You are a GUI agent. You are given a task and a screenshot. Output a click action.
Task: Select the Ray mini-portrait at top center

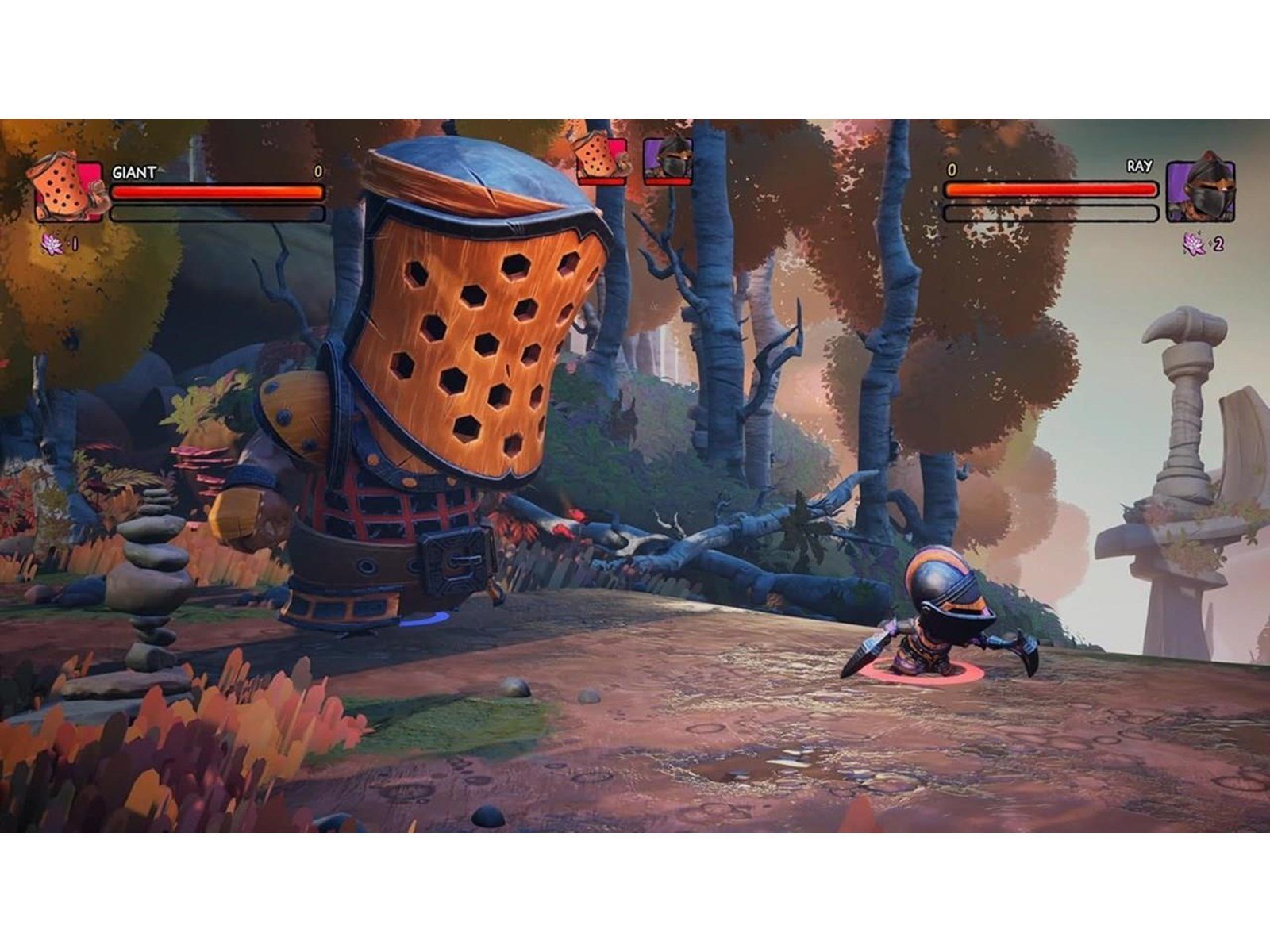667,159
